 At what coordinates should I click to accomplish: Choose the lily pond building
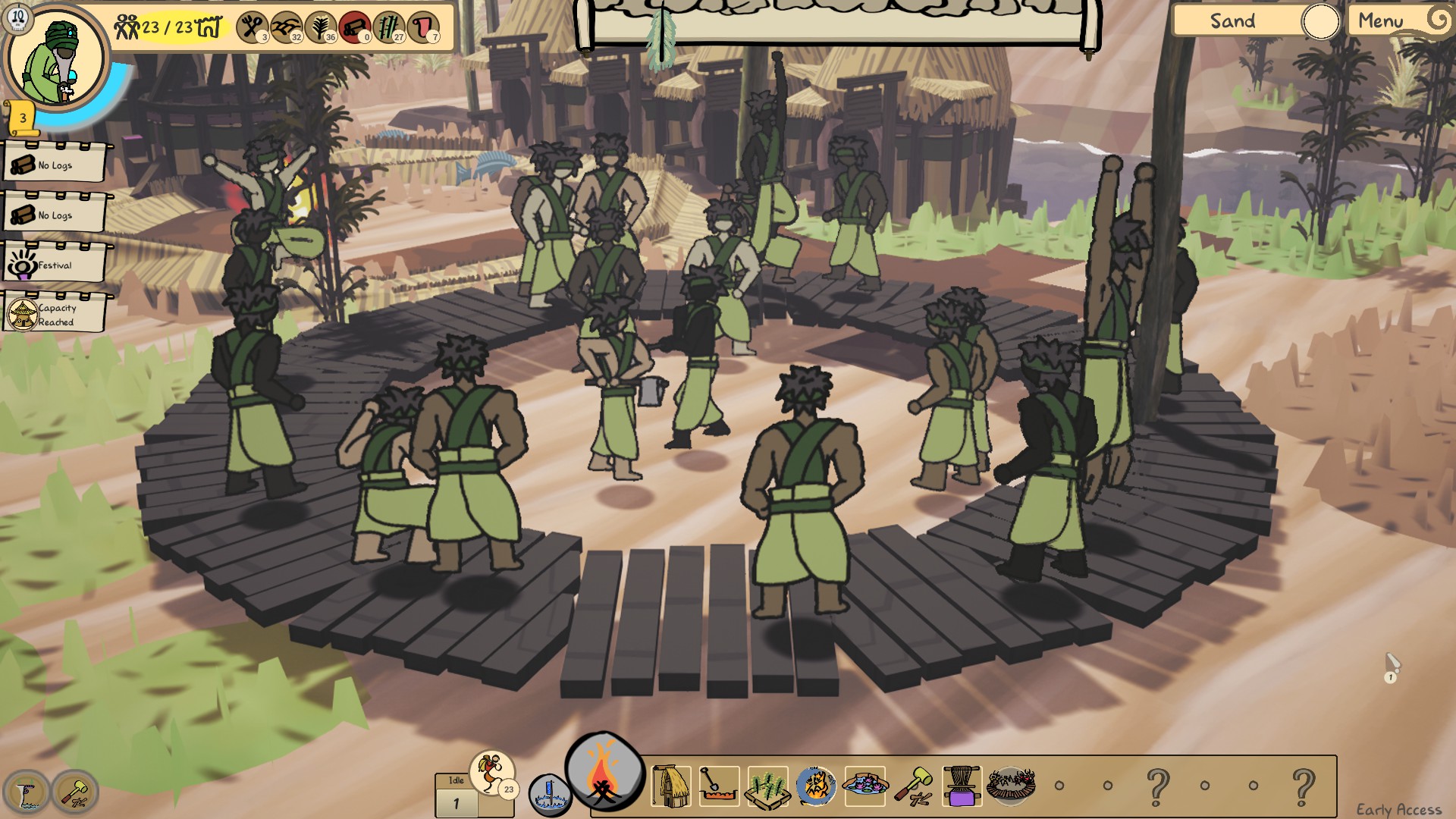point(864,786)
